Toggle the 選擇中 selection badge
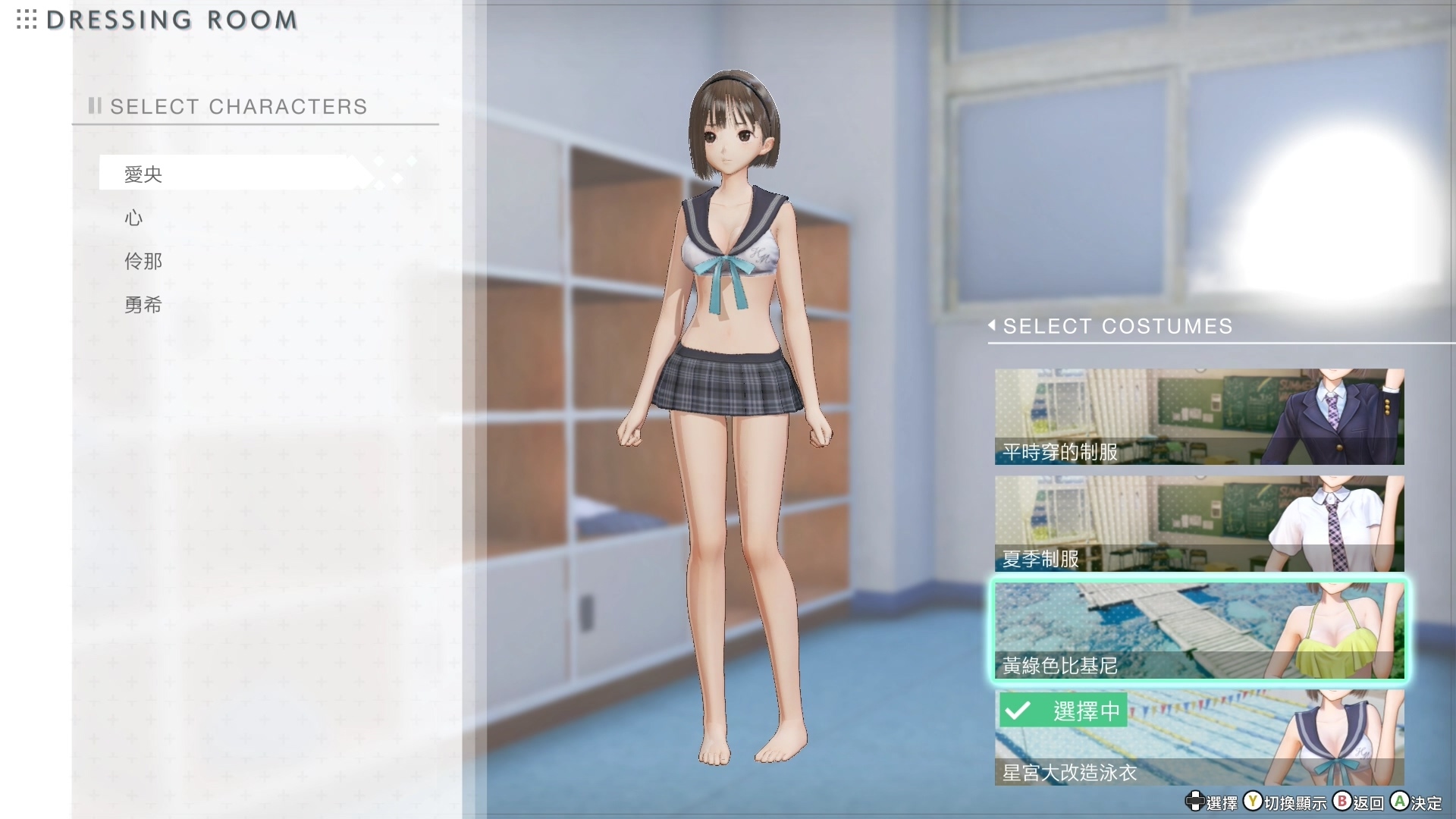 click(x=1062, y=711)
